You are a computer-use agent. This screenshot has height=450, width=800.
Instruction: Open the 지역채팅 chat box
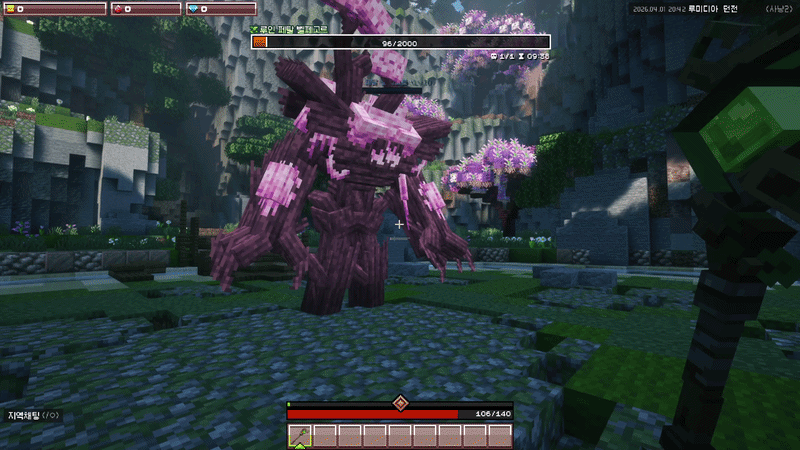(x=33, y=414)
